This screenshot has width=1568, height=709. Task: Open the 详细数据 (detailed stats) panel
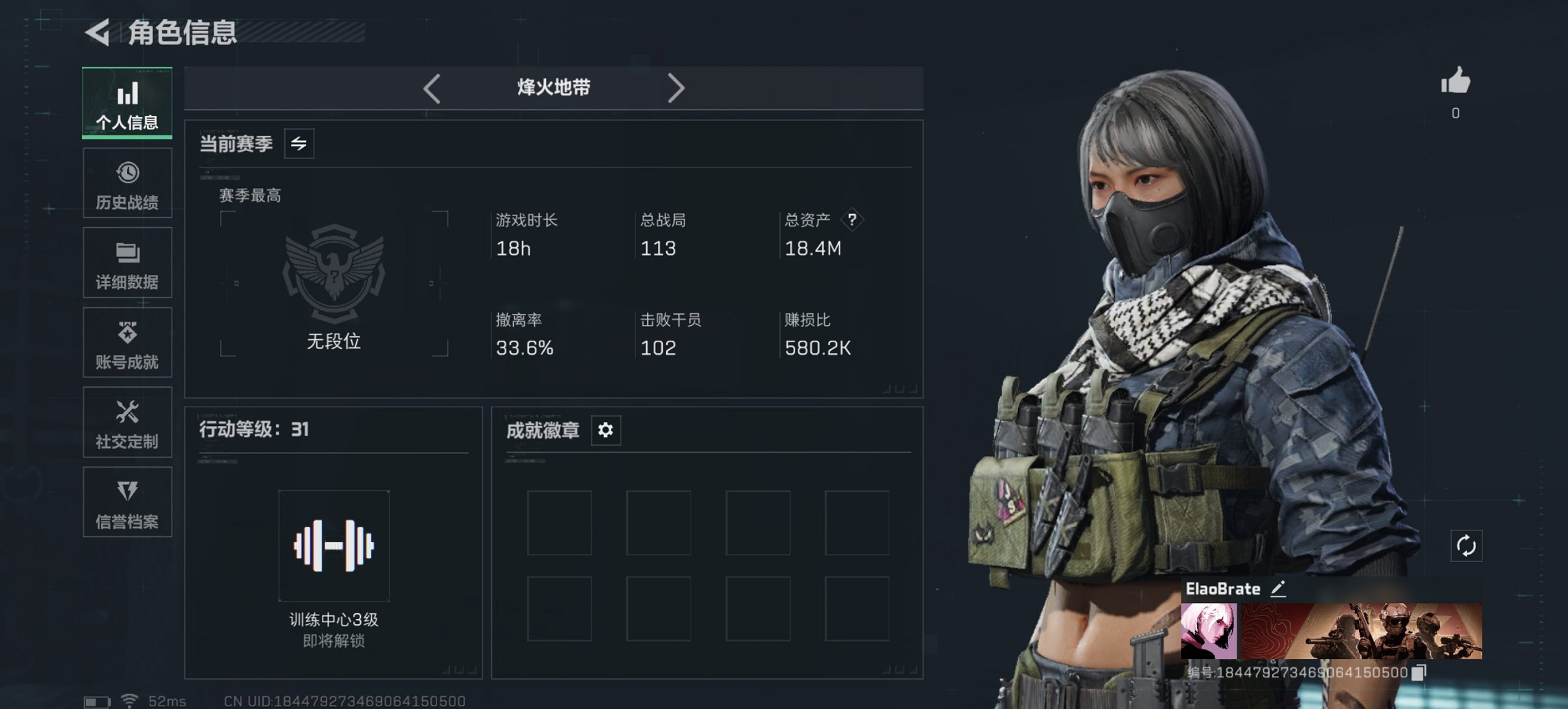127,263
